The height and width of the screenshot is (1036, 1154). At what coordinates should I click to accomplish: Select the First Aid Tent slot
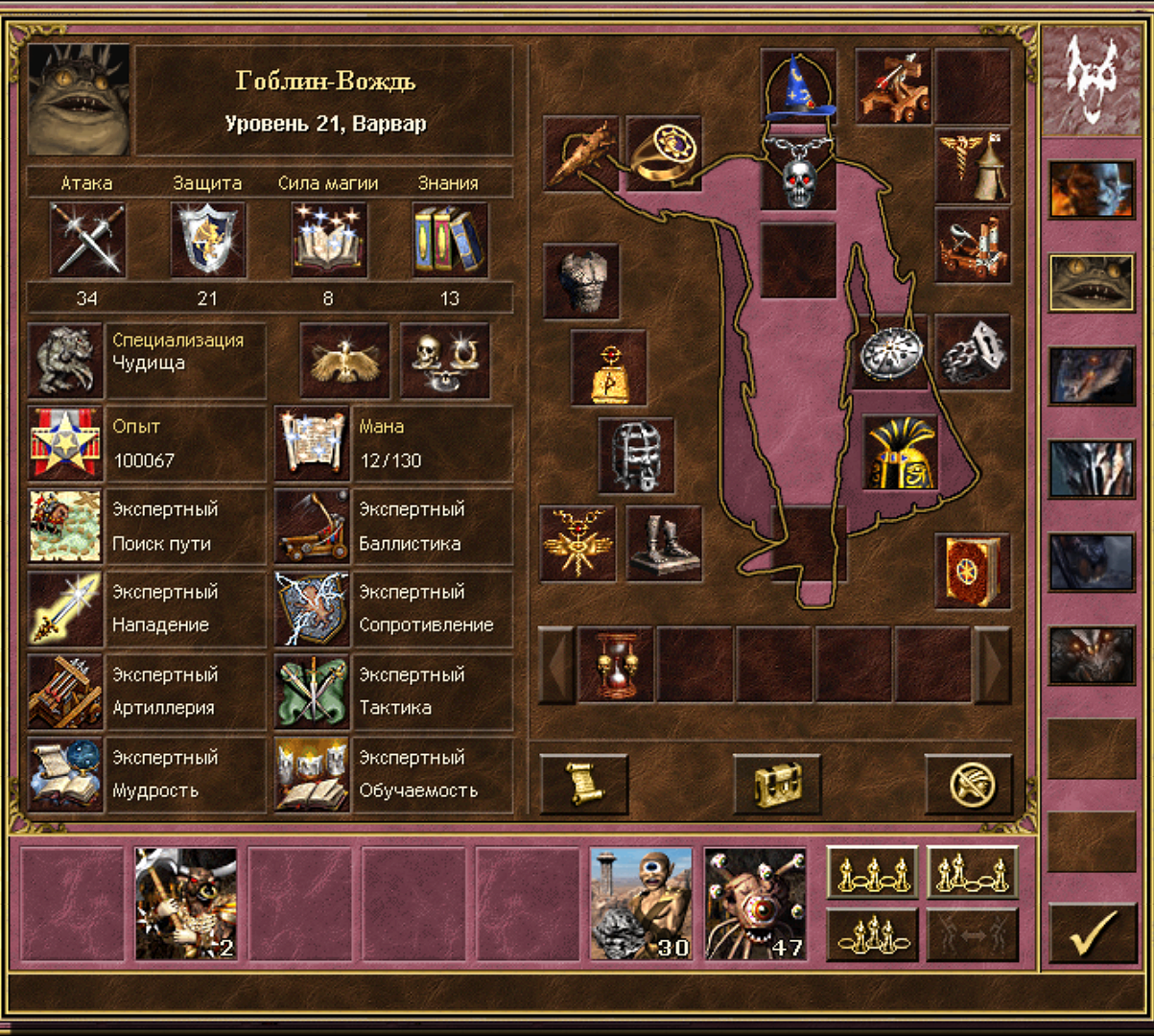pos(972,166)
